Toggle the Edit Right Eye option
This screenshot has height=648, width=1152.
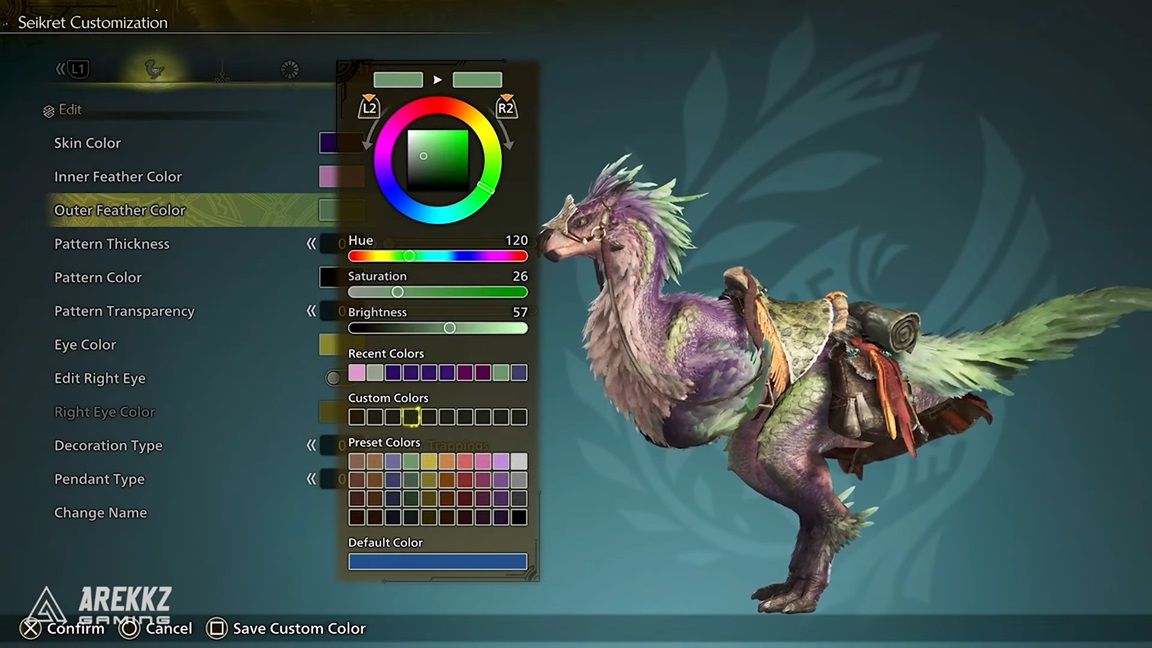point(100,379)
